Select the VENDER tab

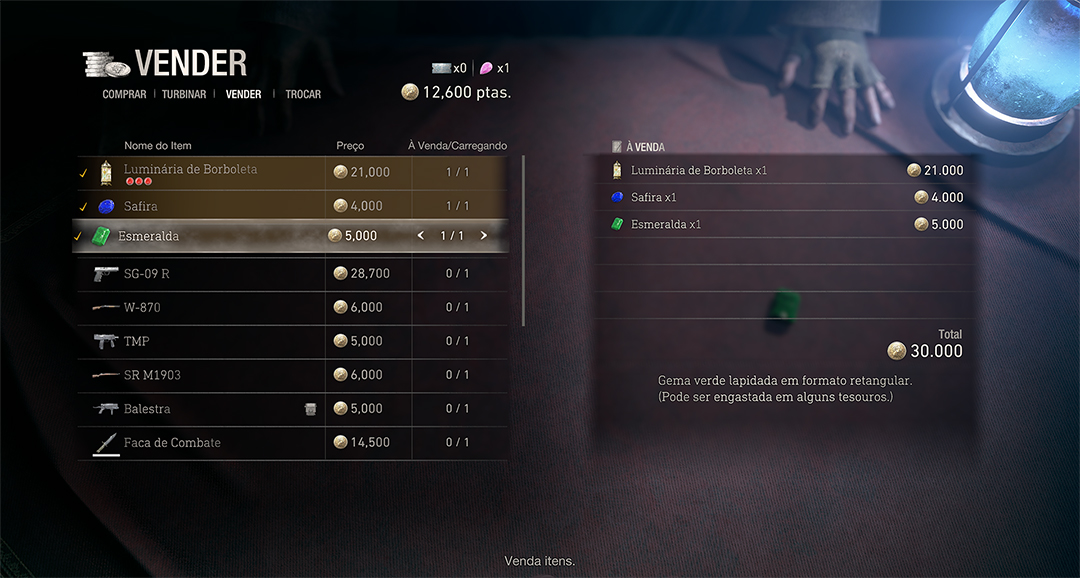pyautogui.click(x=243, y=94)
